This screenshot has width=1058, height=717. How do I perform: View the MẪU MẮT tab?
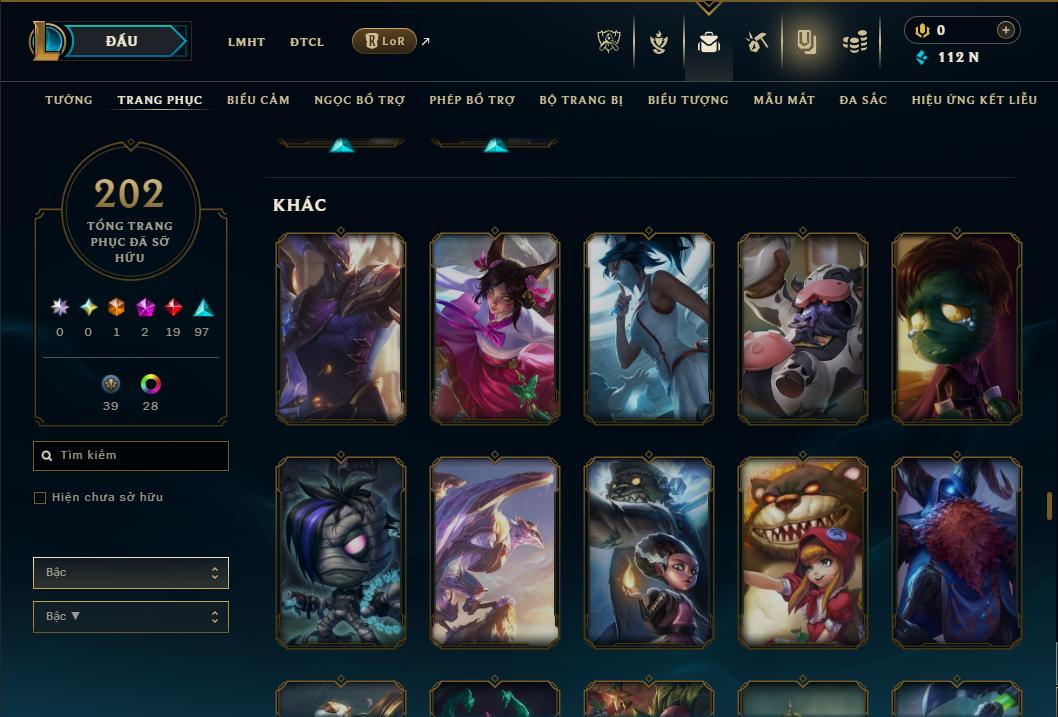784,100
